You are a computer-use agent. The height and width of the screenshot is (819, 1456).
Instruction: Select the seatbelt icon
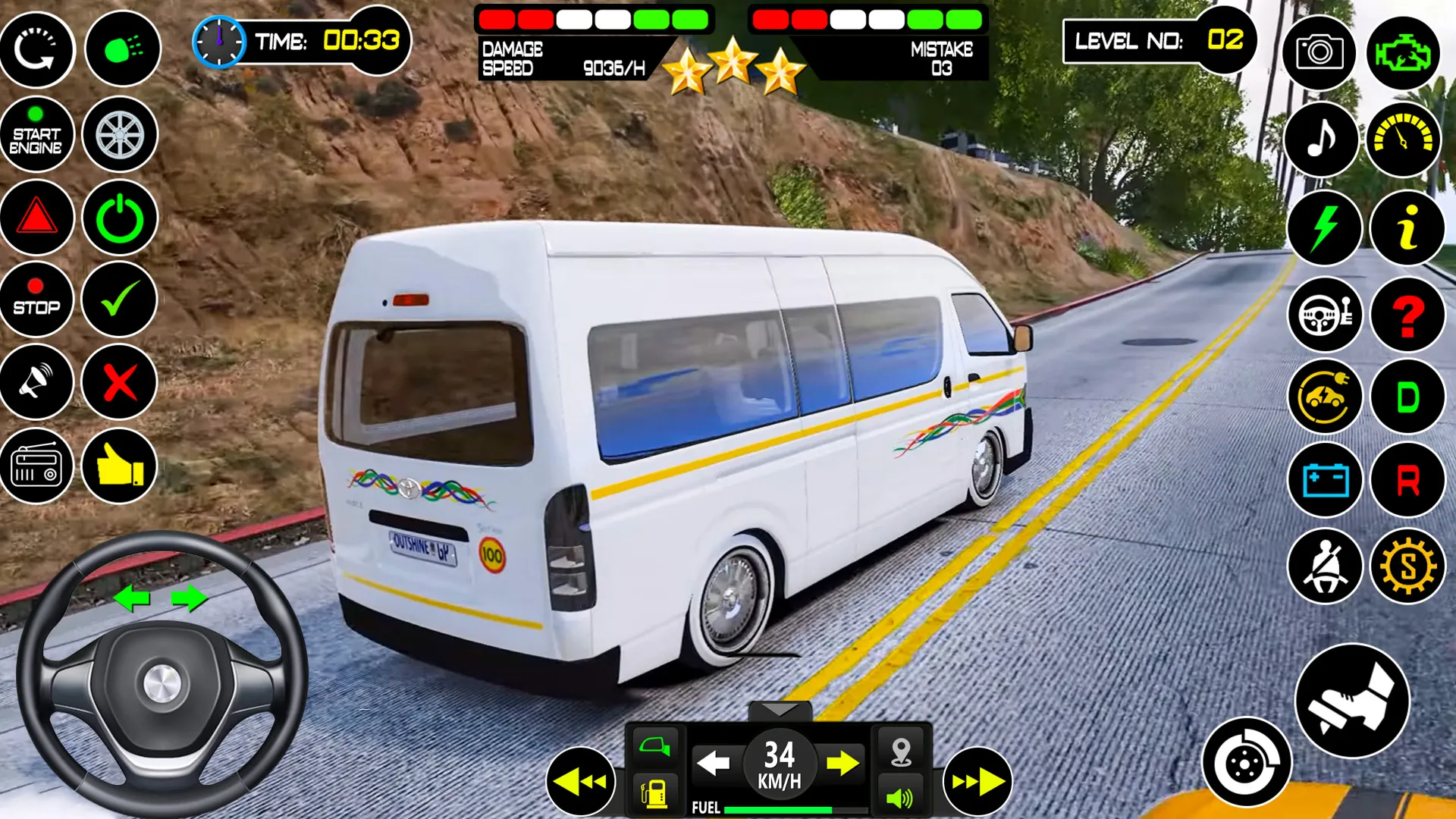[x=1323, y=565]
